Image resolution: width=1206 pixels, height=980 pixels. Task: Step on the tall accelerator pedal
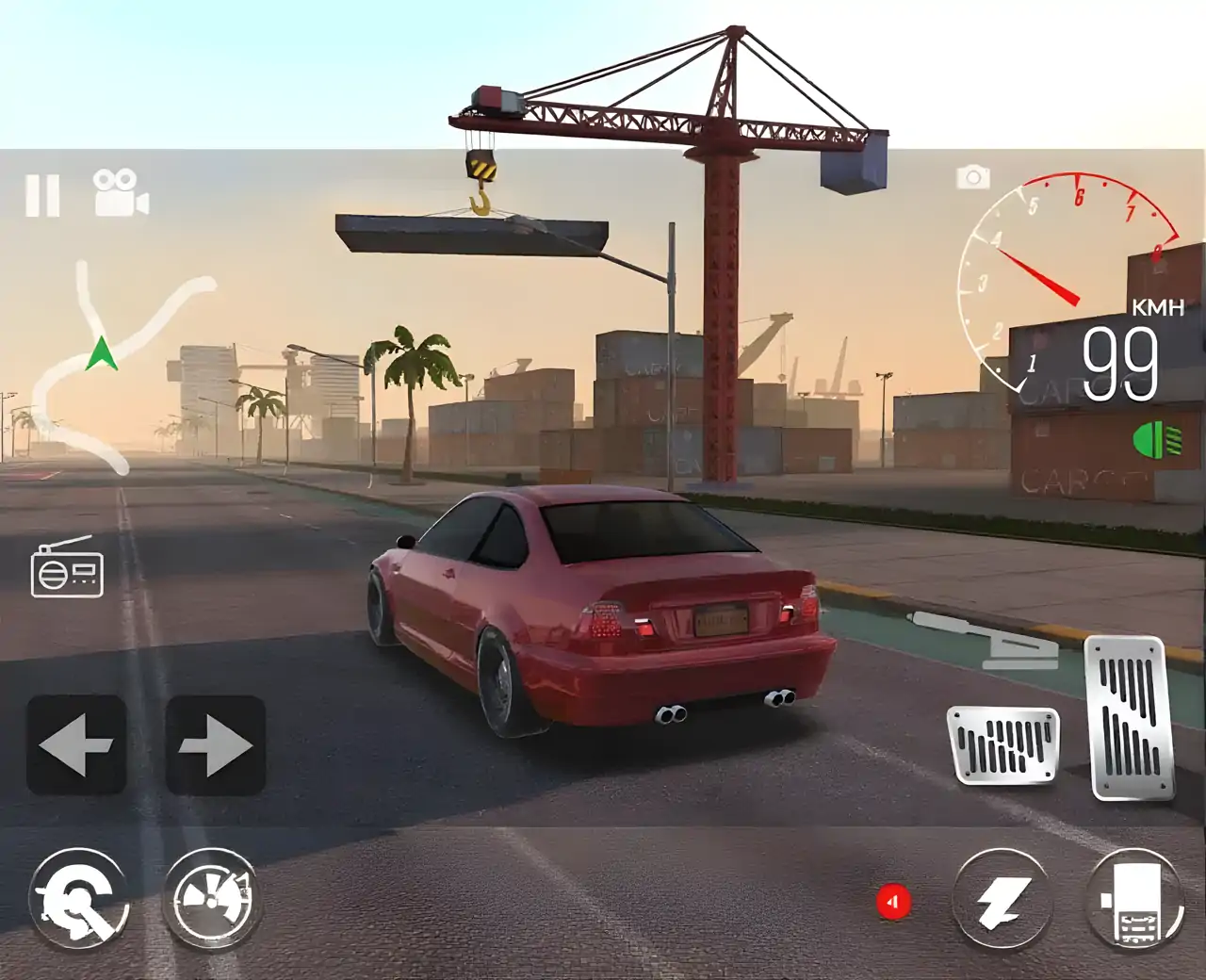point(1130,718)
